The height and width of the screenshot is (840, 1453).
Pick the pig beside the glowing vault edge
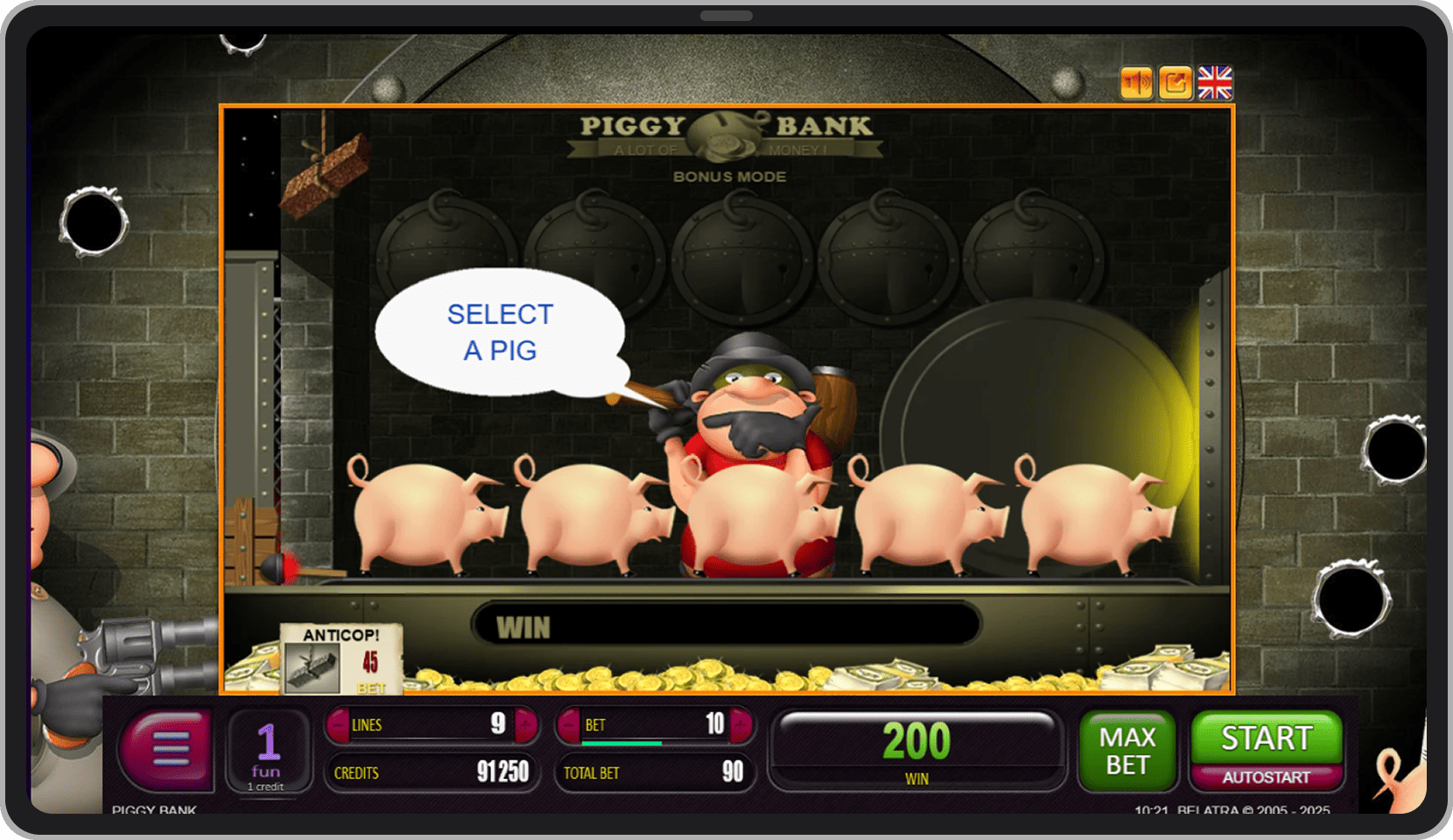[x=1092, y=516]
